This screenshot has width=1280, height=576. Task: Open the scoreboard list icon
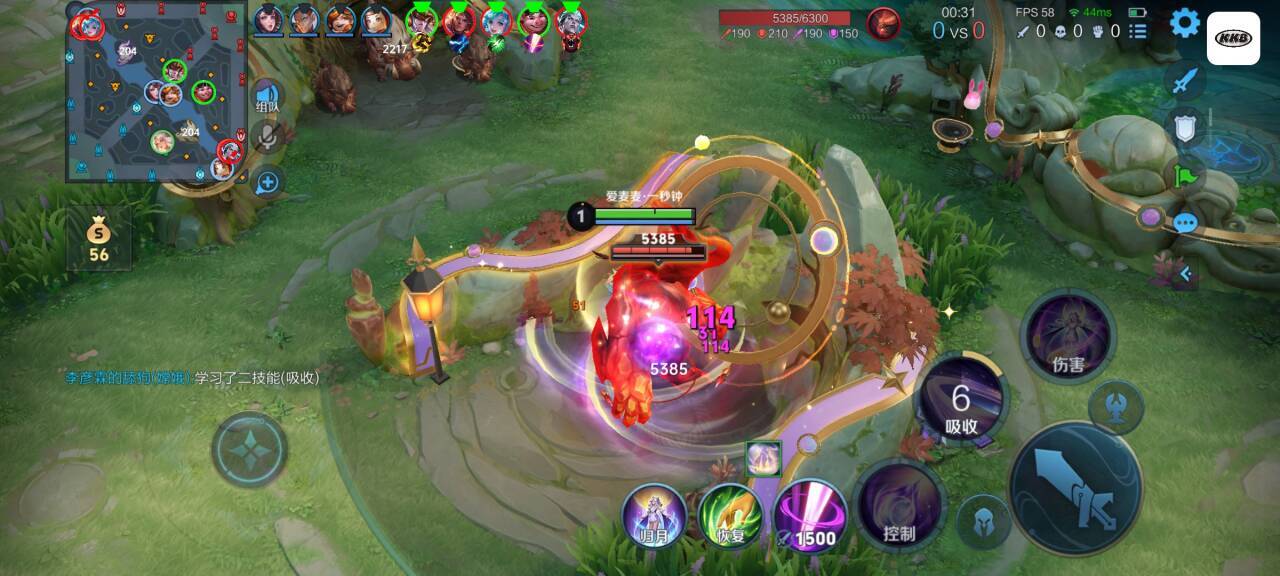(1138, 31)
